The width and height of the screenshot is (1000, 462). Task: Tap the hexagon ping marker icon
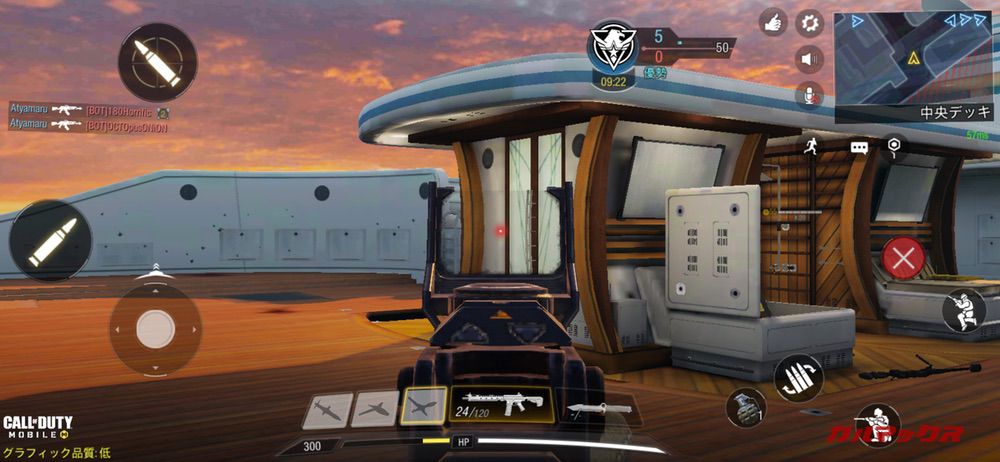pos(894,146)
